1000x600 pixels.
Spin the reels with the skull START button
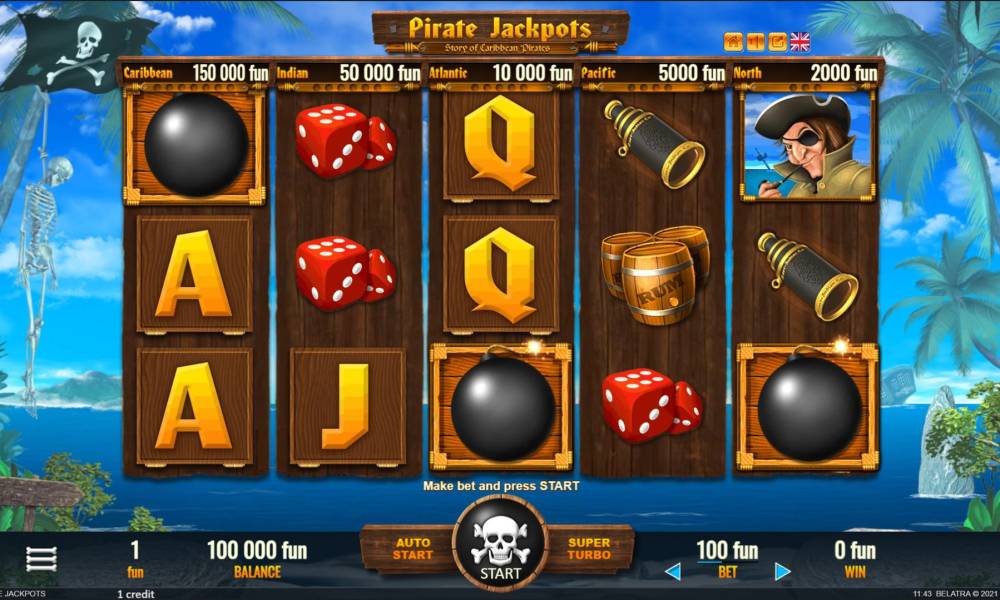click(x=499, y=545)
